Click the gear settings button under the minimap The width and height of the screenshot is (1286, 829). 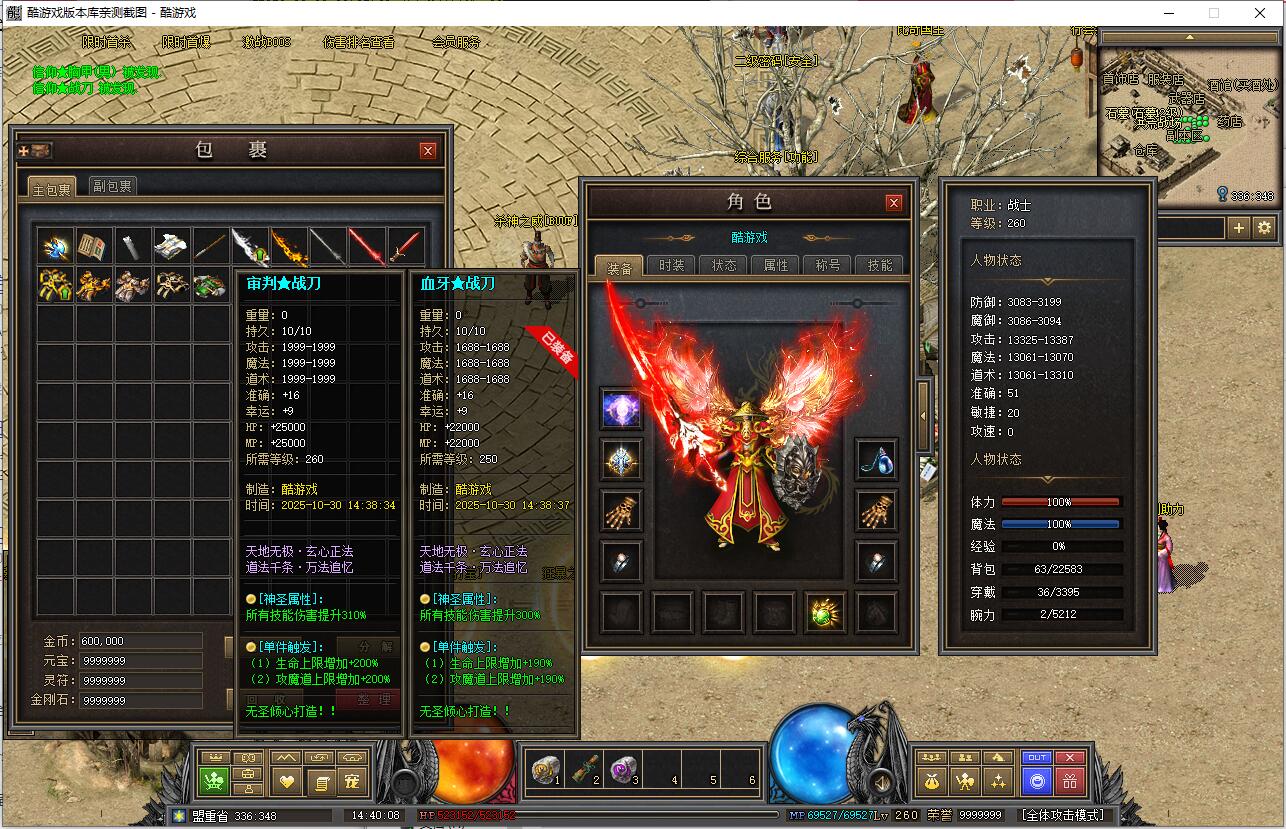(1265, 228)
